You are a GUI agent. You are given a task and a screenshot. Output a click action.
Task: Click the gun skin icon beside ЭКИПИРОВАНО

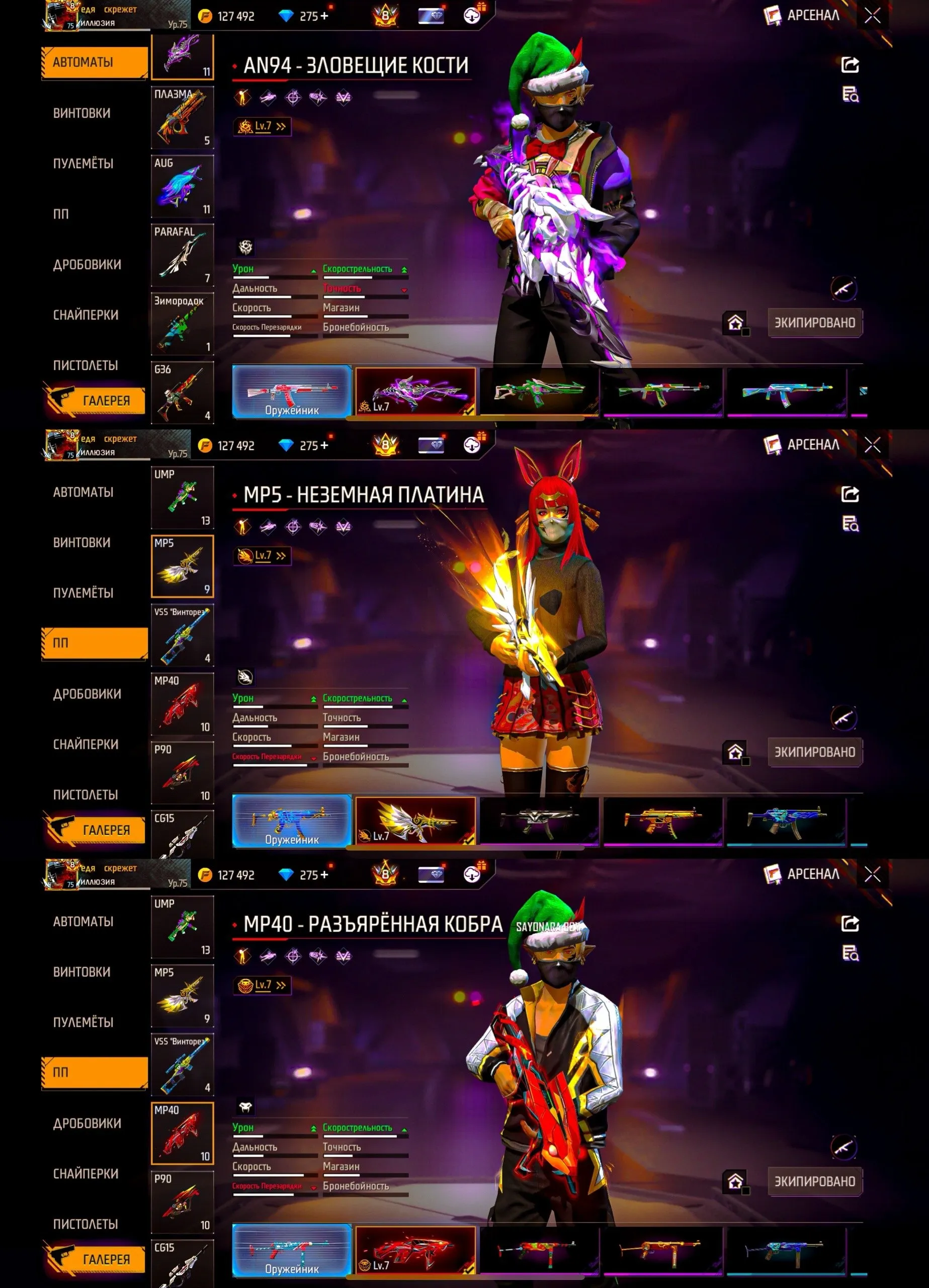tap(844, 288)
